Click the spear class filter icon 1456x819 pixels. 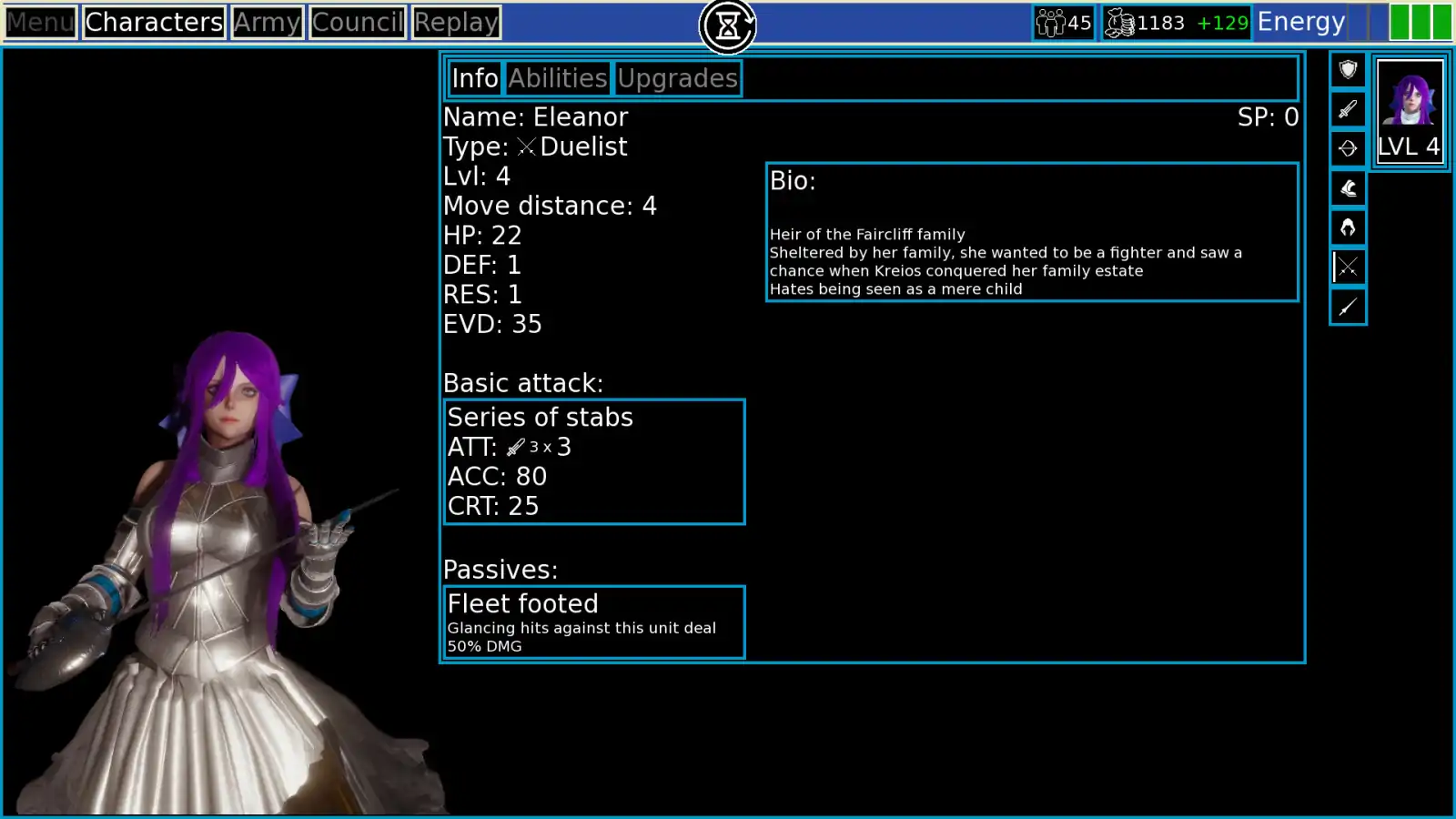point(1348,307)
